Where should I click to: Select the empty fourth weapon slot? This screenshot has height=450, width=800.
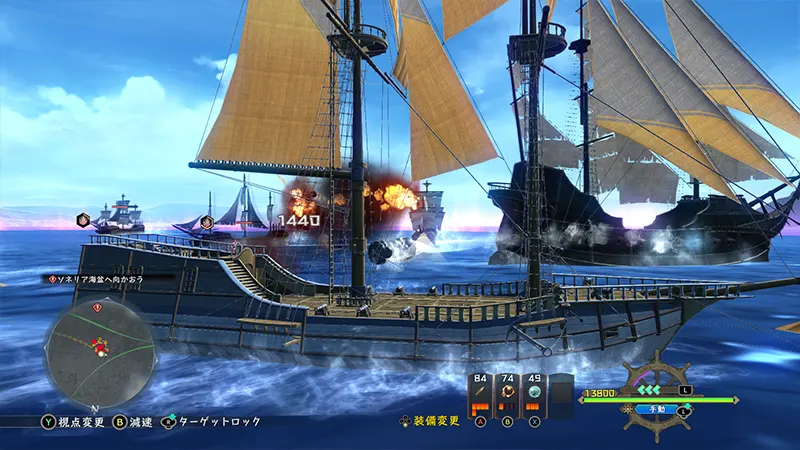(x=562, y=395)
